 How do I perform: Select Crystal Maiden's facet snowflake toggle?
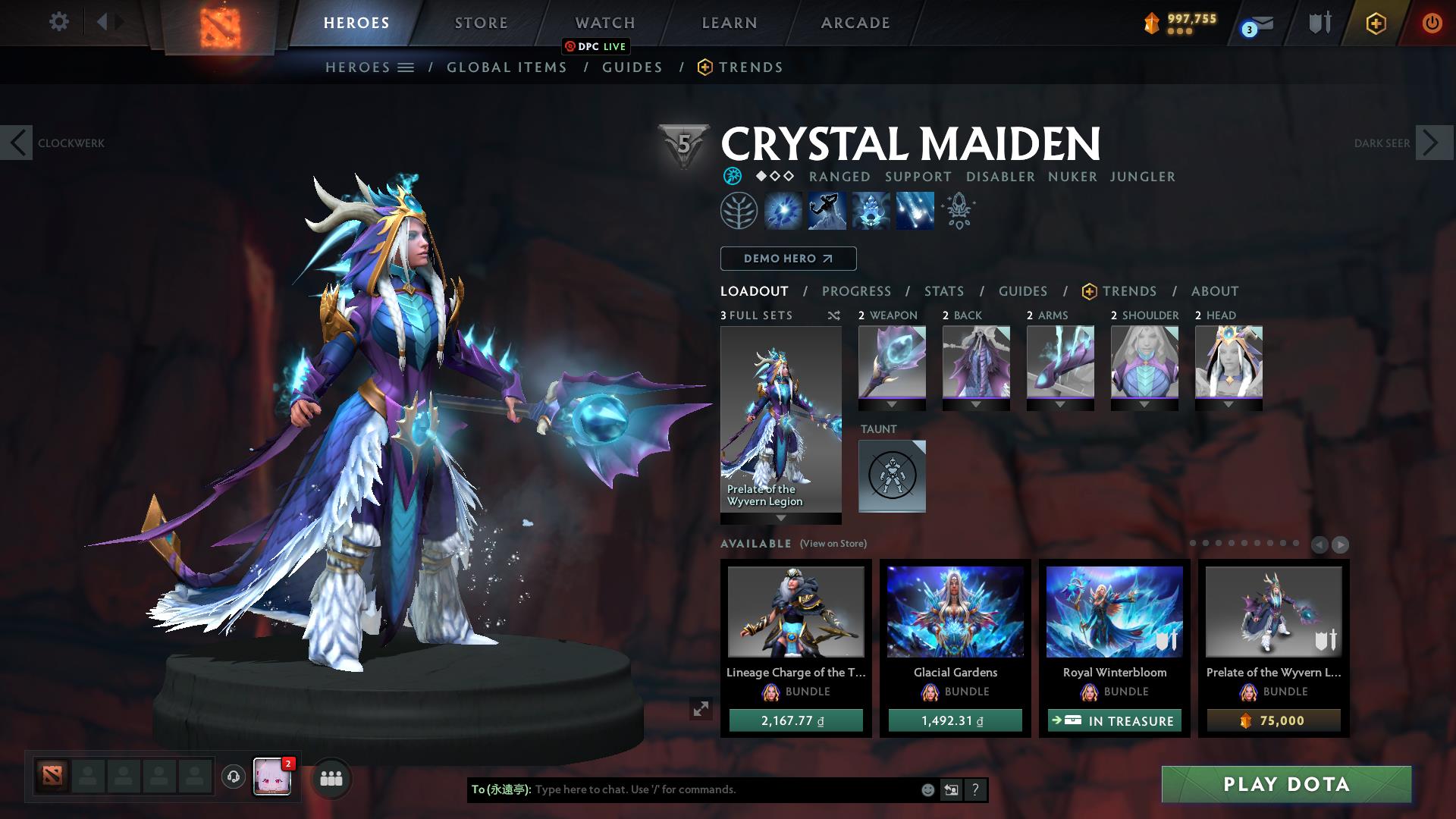pos(732,176)
